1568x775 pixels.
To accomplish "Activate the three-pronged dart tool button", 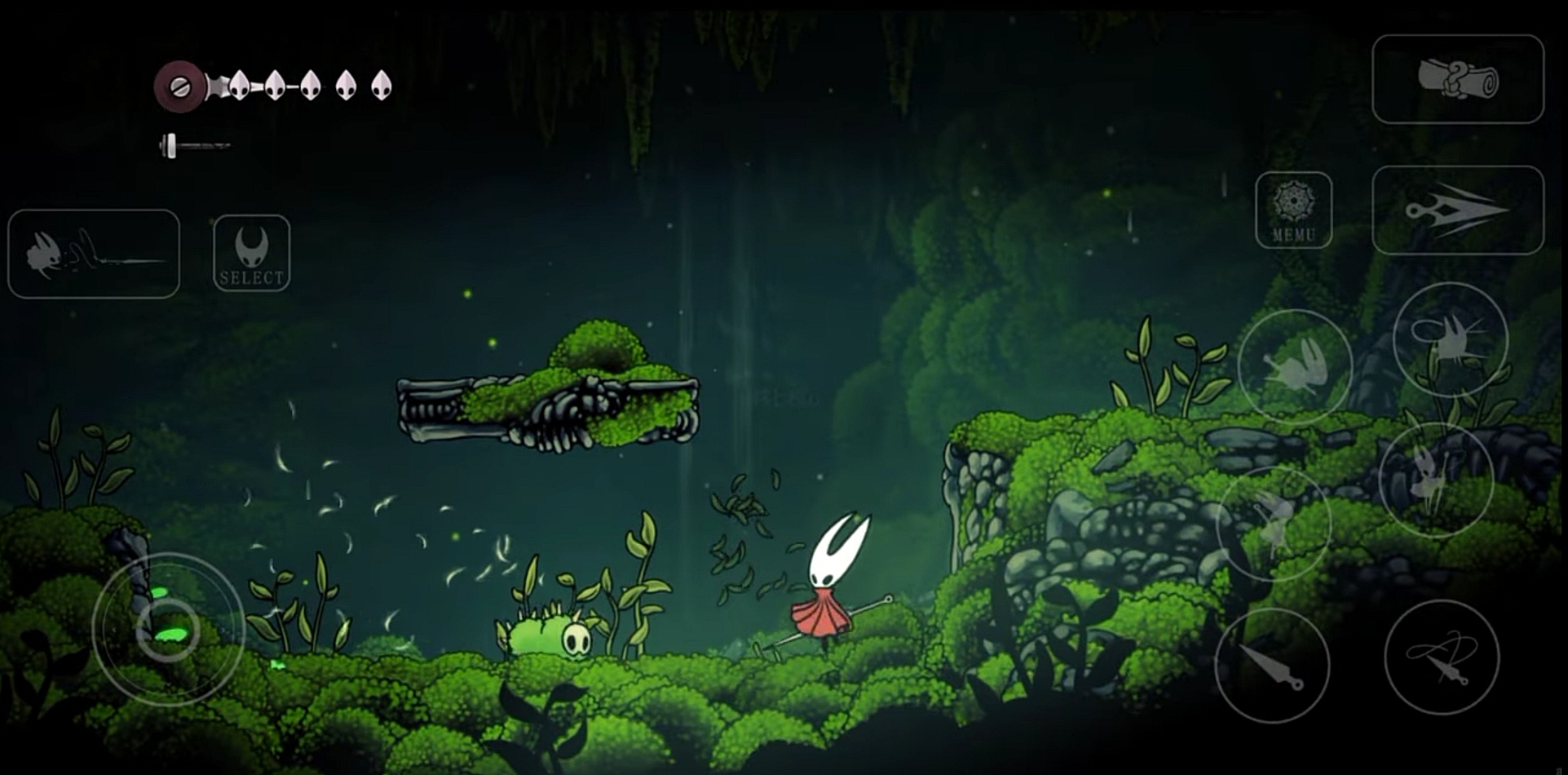I will [1457, 210].
